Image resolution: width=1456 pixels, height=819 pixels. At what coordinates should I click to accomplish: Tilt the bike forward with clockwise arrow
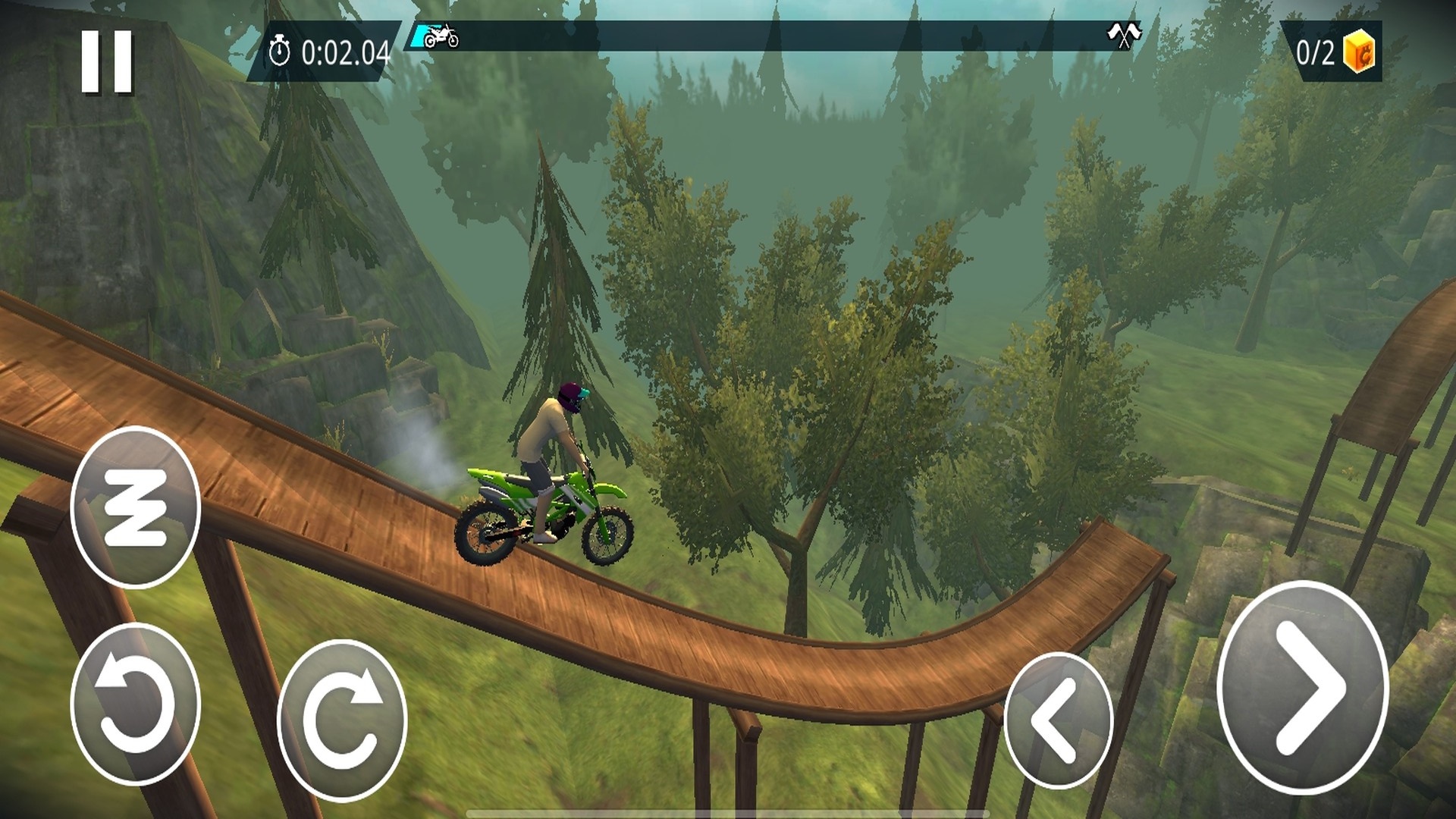point(342,719)
